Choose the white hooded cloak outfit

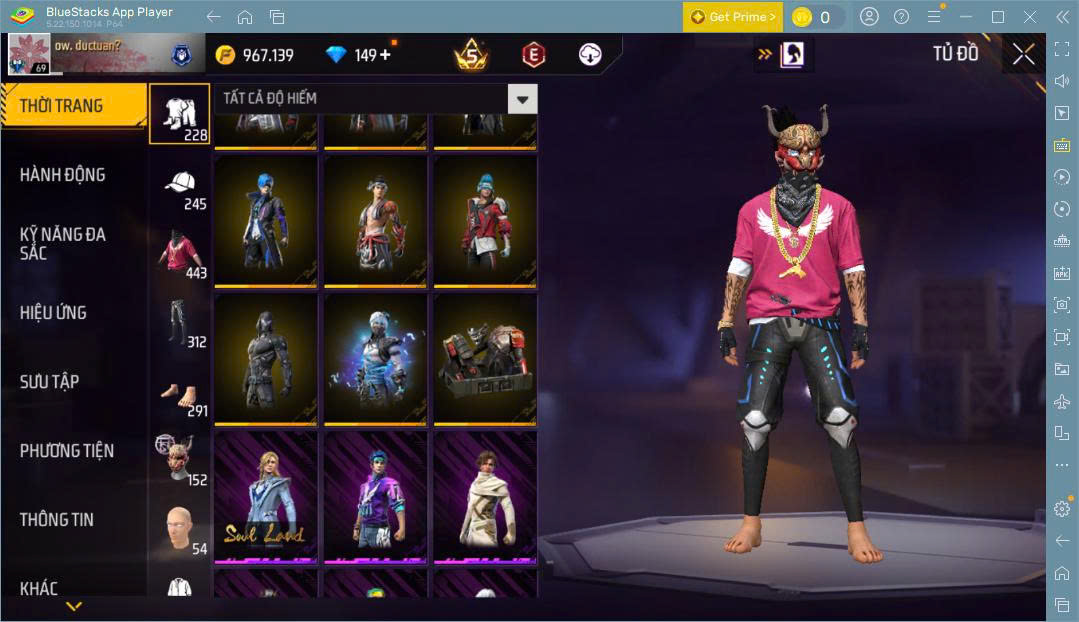(x=484, y=497)
